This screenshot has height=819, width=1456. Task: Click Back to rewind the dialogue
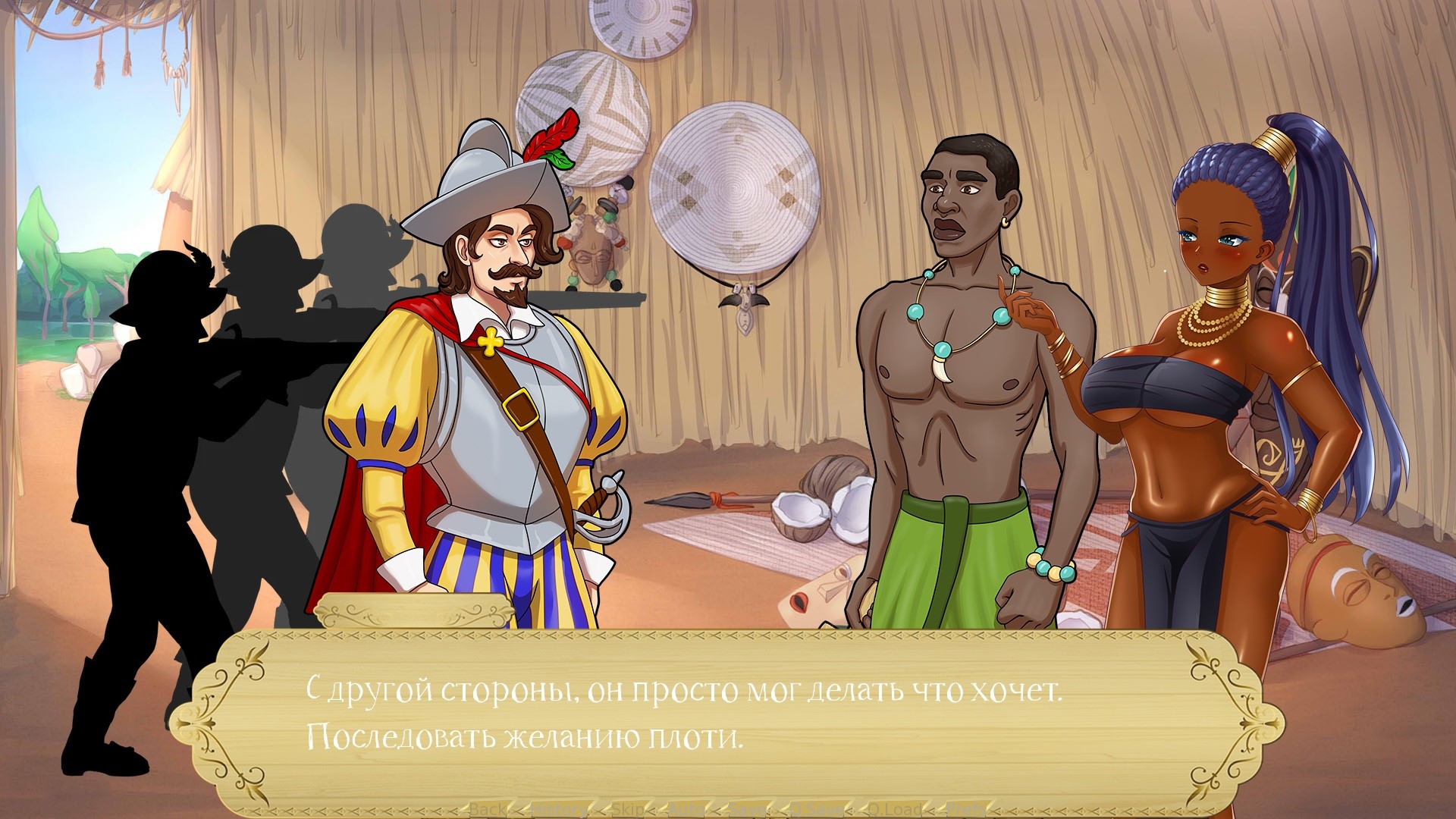[487, 809]
